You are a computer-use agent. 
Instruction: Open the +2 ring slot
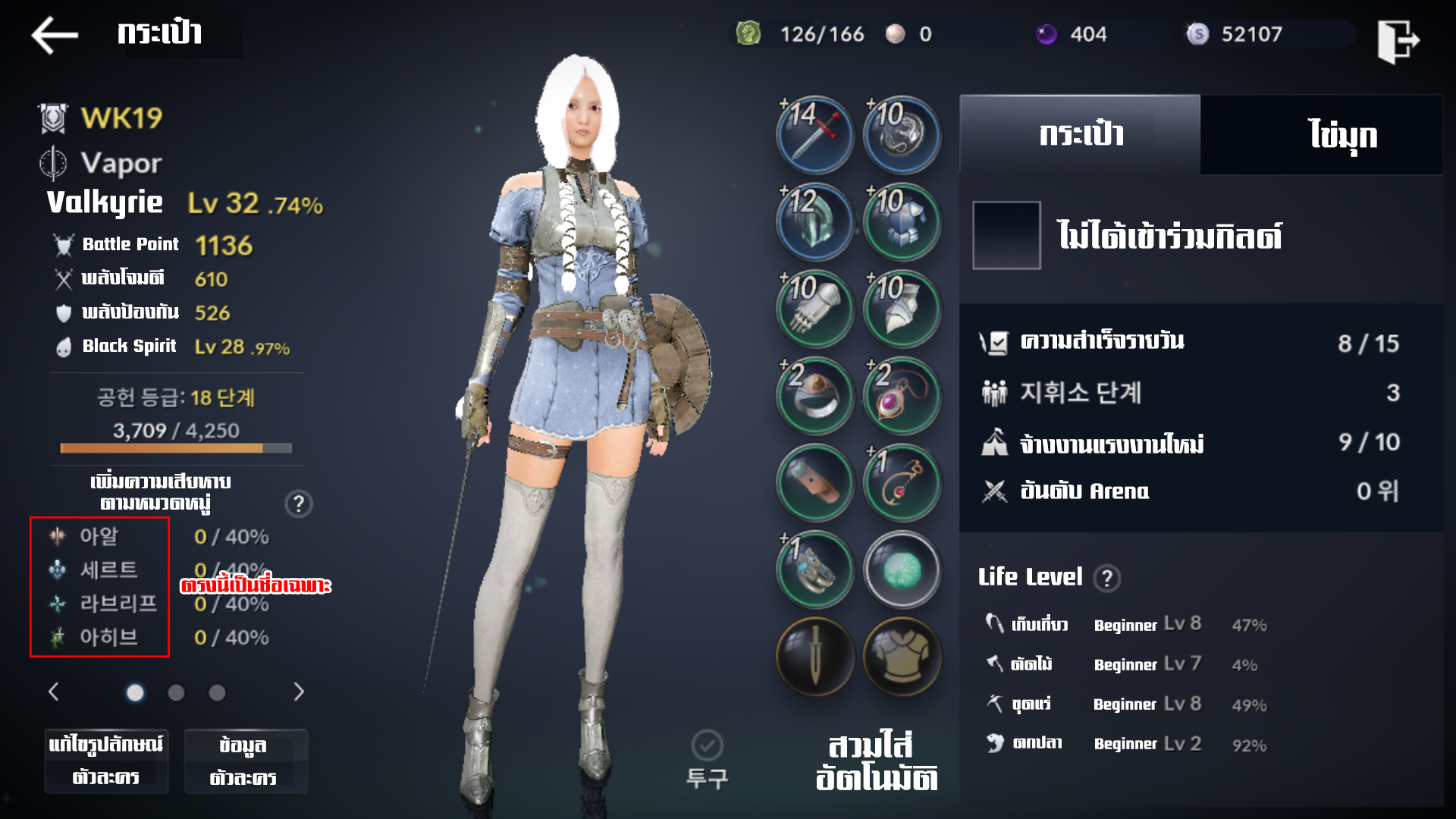point(815,395)
